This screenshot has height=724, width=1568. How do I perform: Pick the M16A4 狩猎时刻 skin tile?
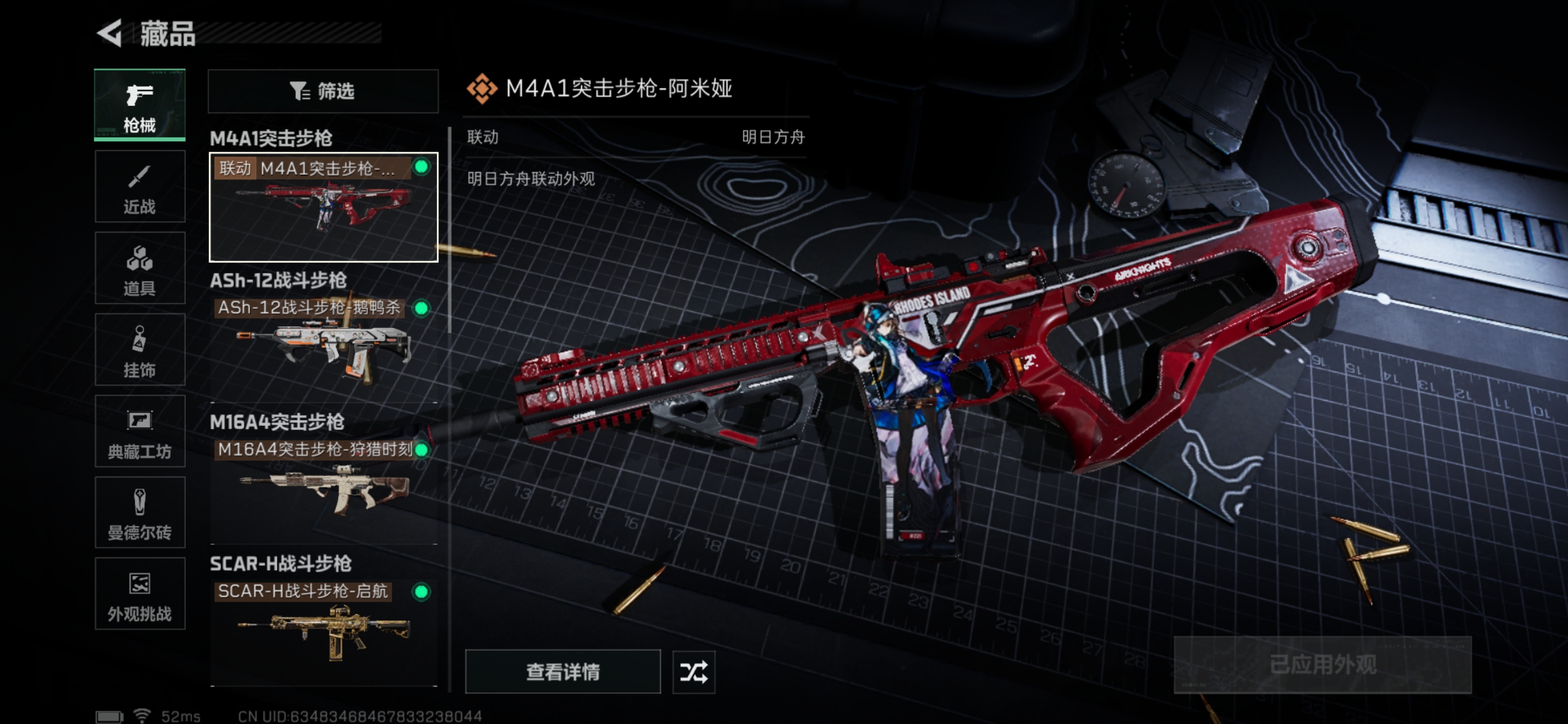pos(323,483)
